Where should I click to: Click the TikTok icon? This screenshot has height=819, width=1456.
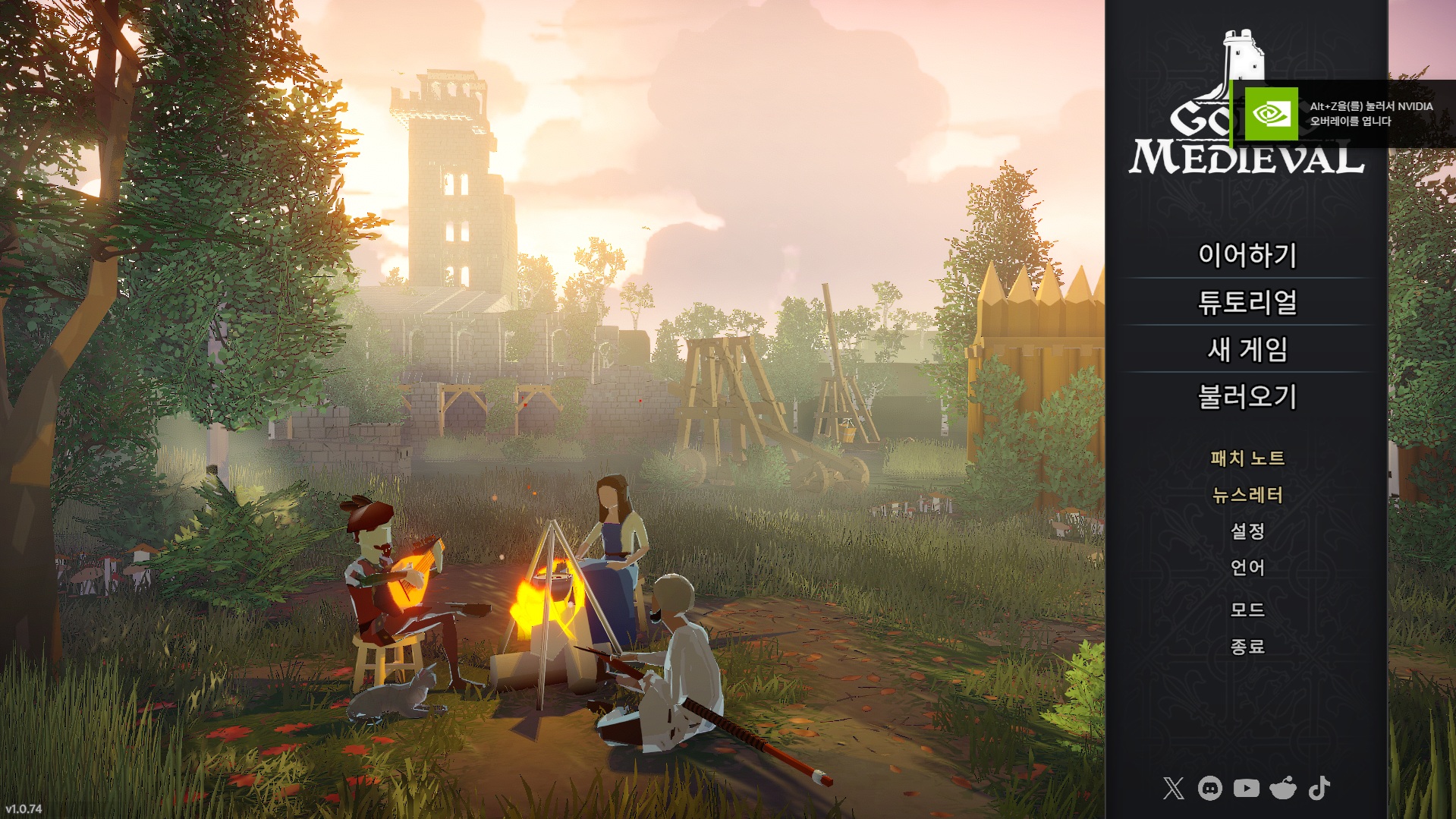point(1319,788)
